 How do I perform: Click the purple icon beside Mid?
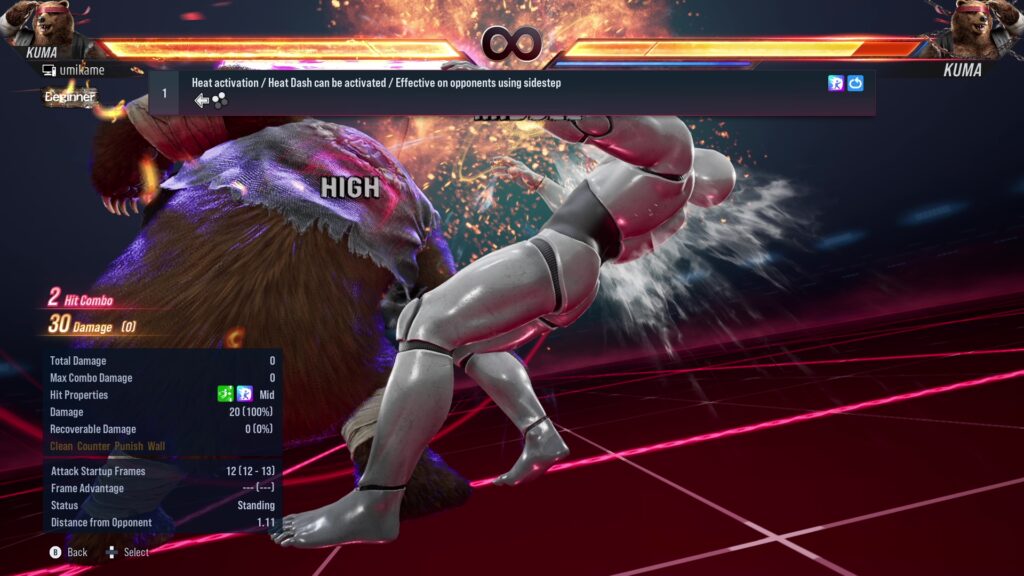(x=245, y=395)
